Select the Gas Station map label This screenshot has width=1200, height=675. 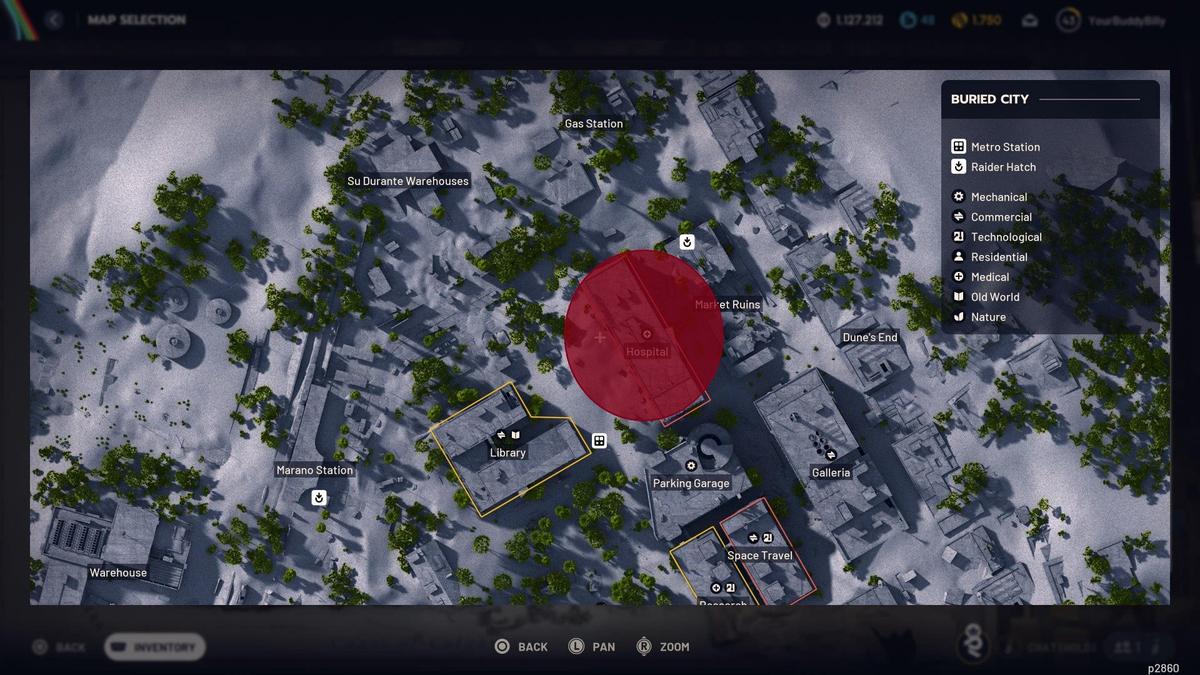(594, 124)
